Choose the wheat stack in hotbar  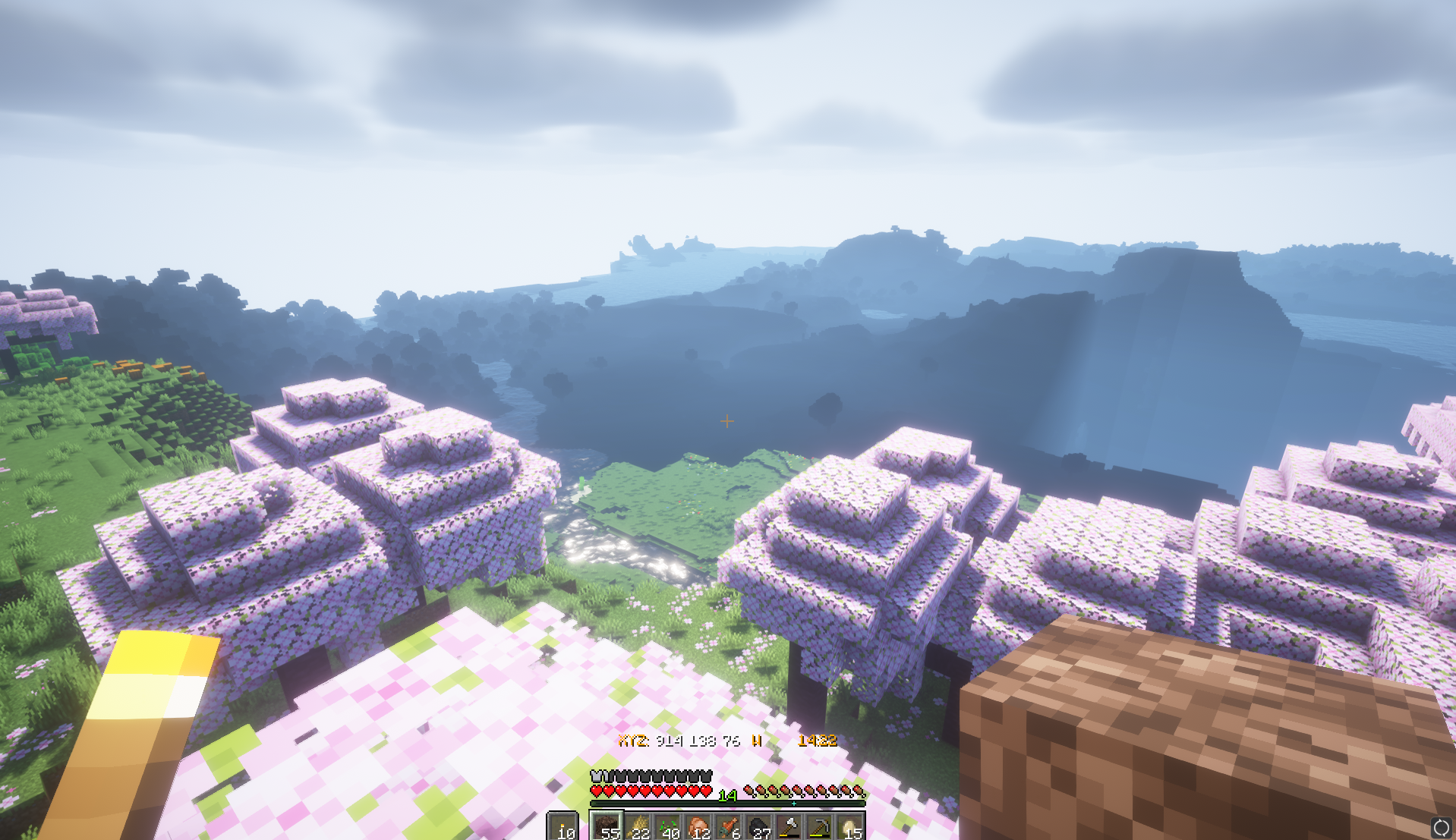coord(638,827)
